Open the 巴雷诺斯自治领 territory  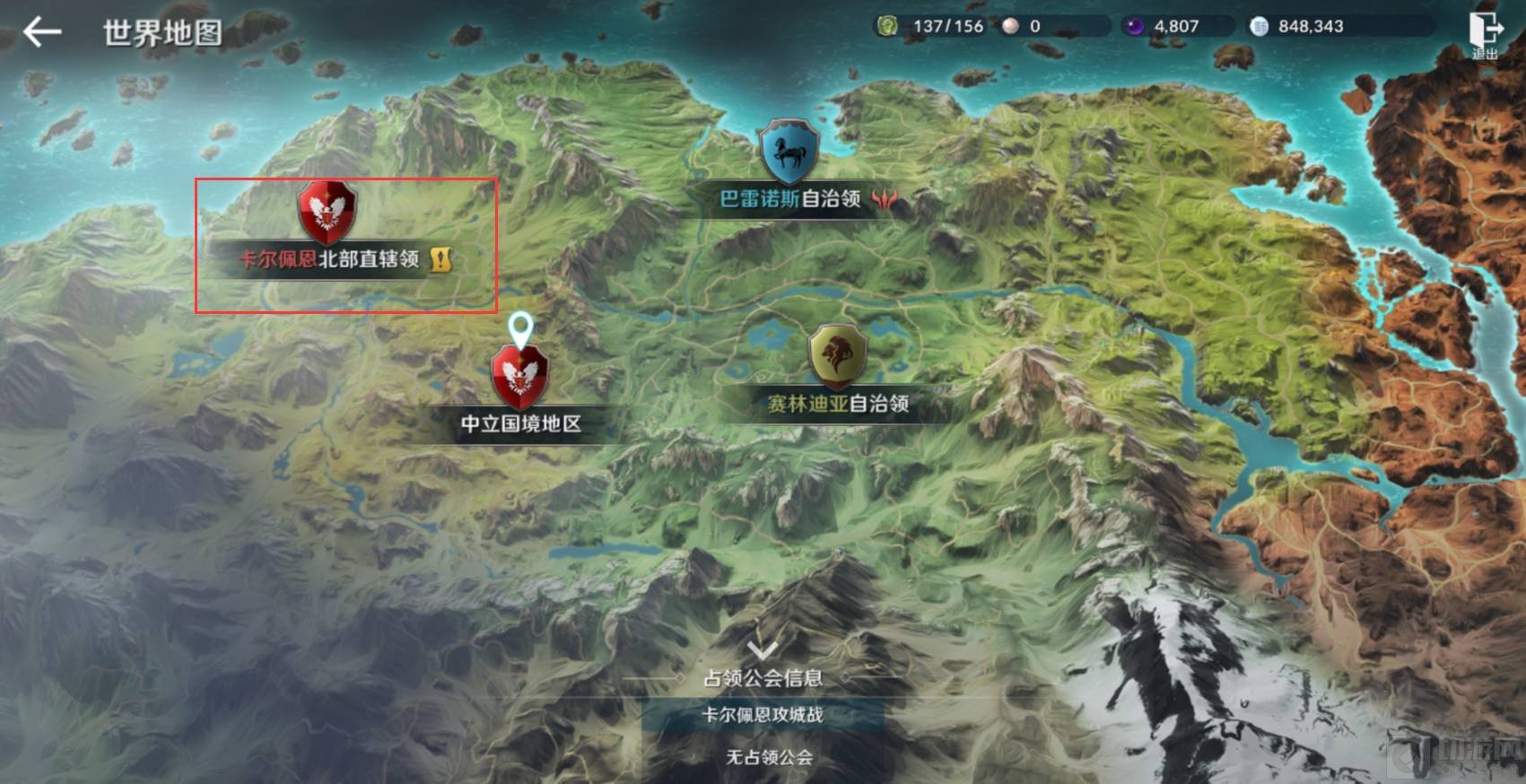click(789, 154)
